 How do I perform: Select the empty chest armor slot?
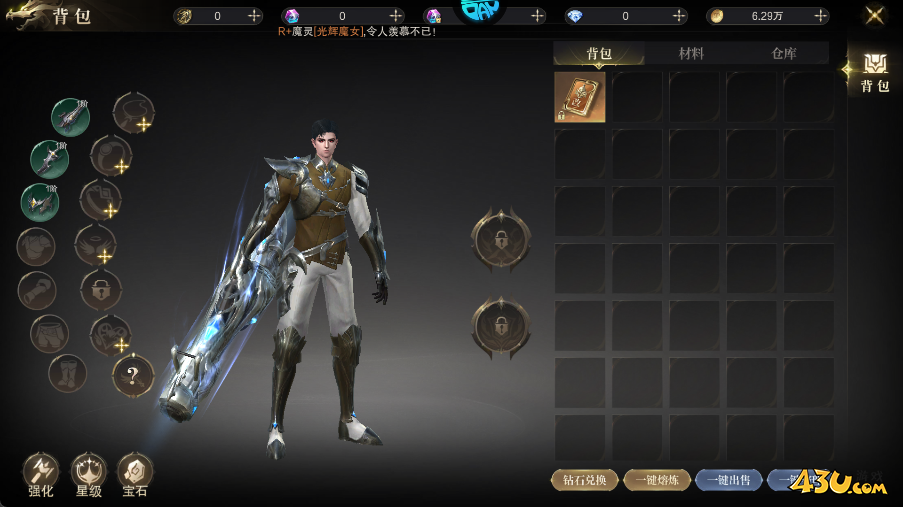pos(36,246)
